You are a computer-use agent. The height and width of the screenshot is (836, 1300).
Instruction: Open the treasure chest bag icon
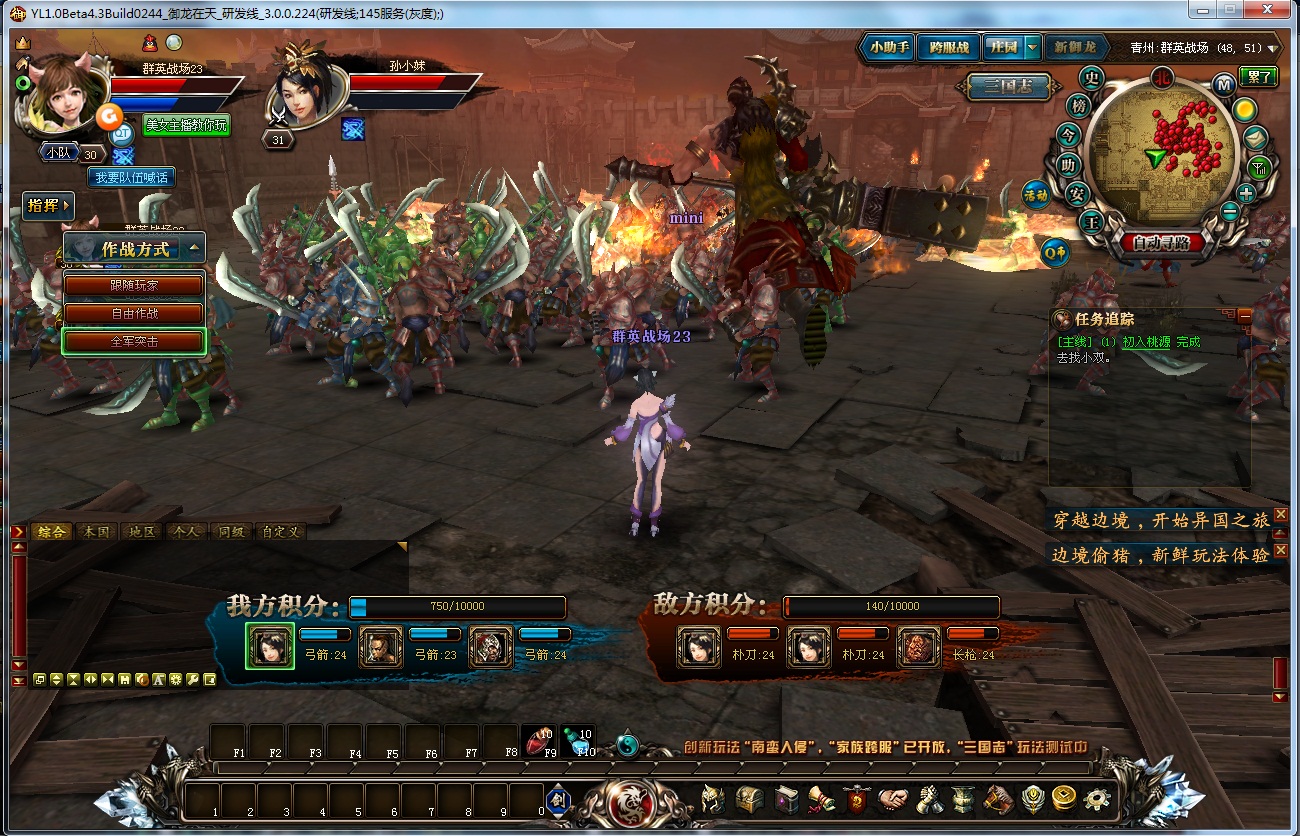click(x=749, y=799)
